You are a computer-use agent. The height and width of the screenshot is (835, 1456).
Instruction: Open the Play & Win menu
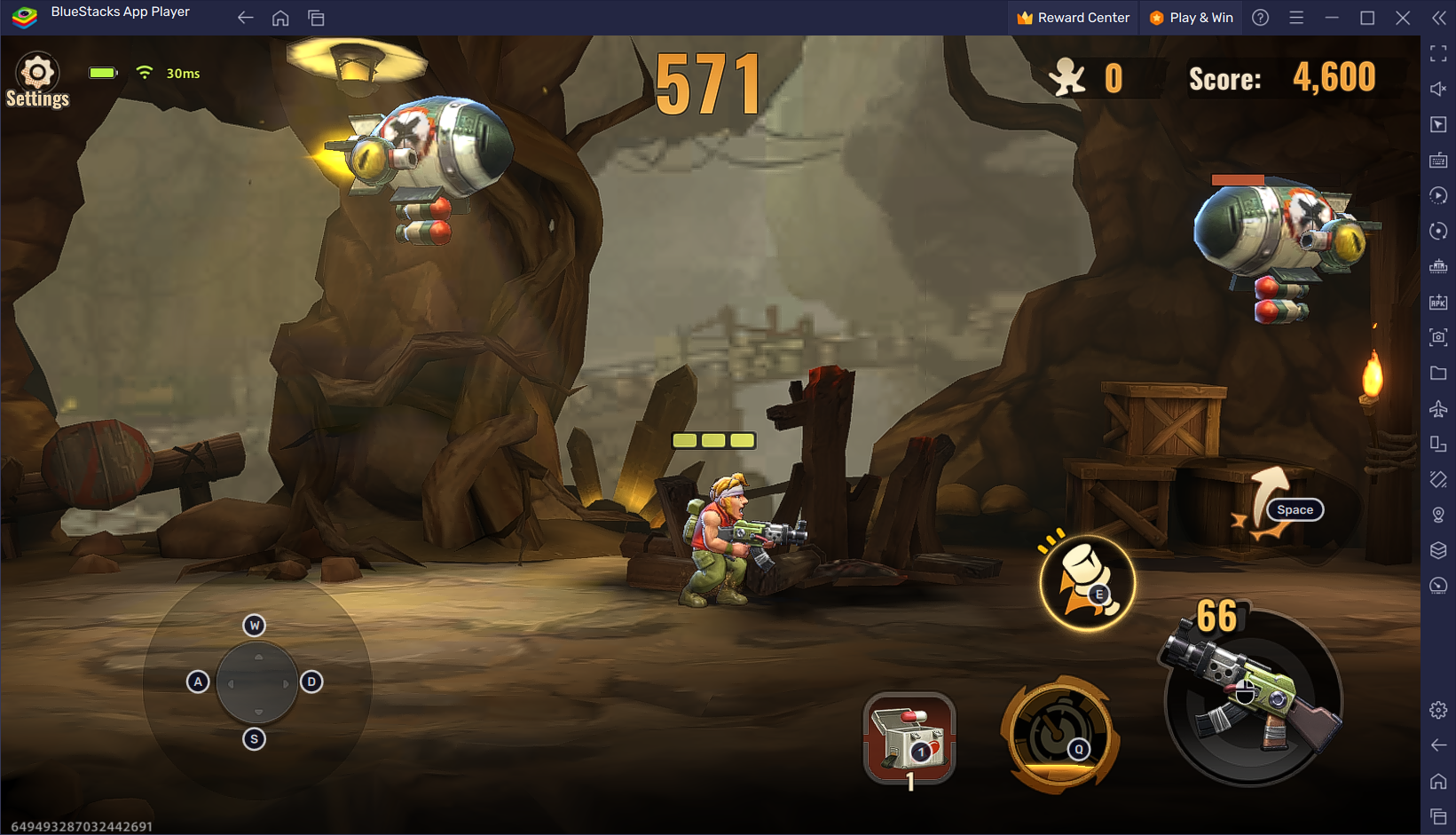coord(1192,17)
